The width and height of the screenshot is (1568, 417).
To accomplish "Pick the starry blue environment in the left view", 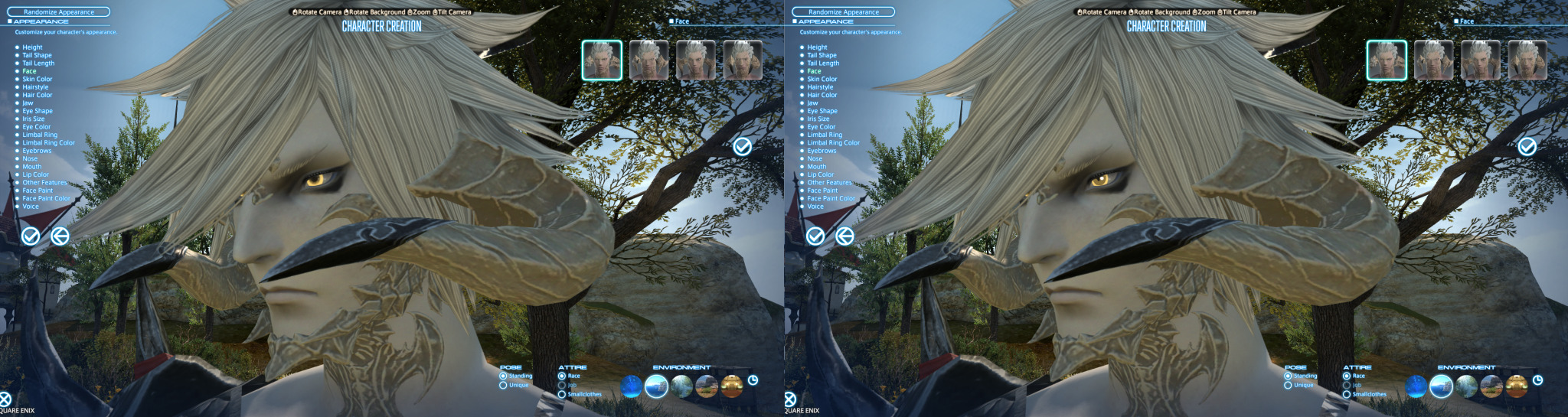I will (631, 386).
